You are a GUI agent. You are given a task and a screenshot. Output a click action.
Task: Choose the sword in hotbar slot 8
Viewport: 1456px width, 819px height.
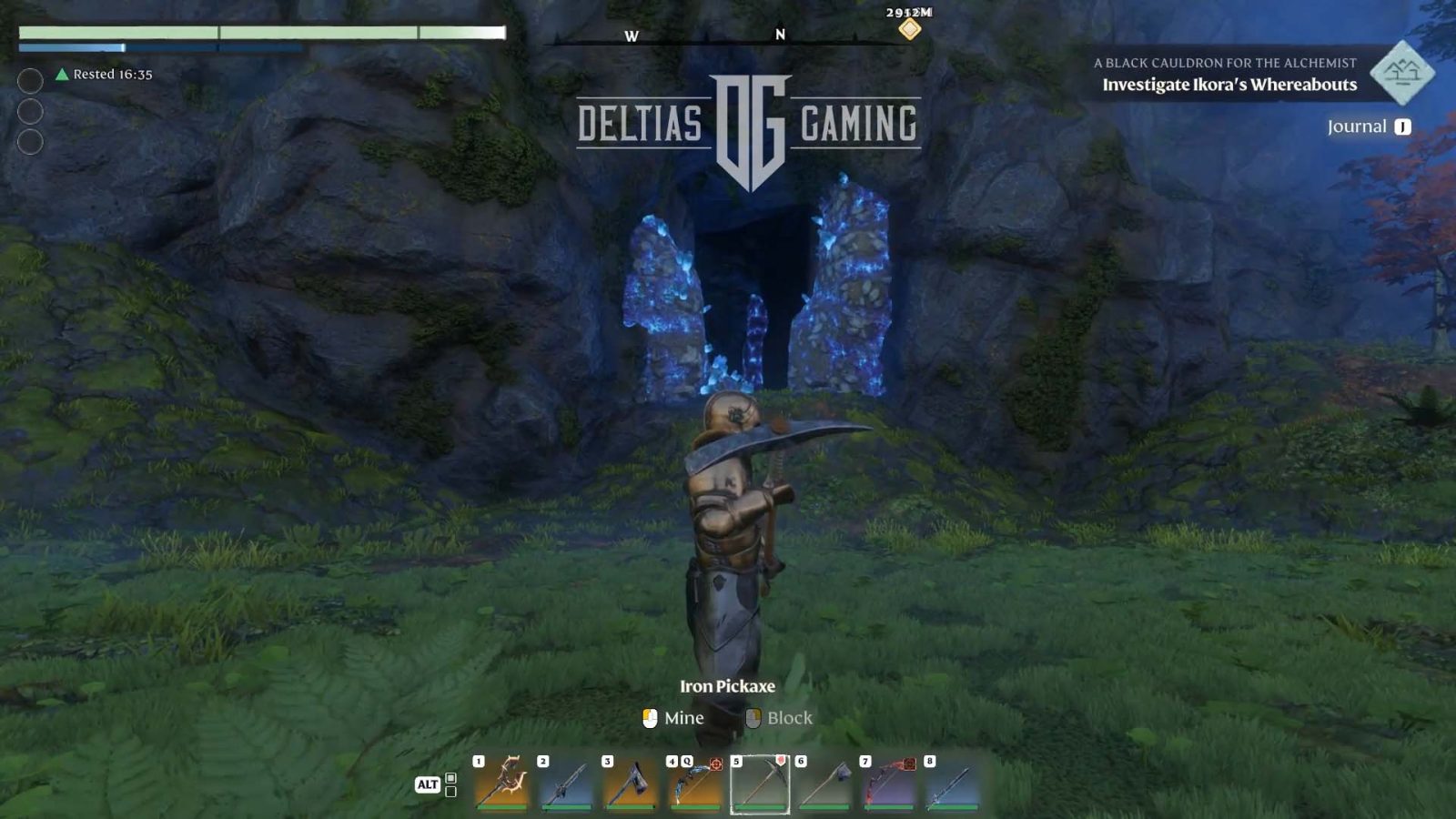(954, 784)
